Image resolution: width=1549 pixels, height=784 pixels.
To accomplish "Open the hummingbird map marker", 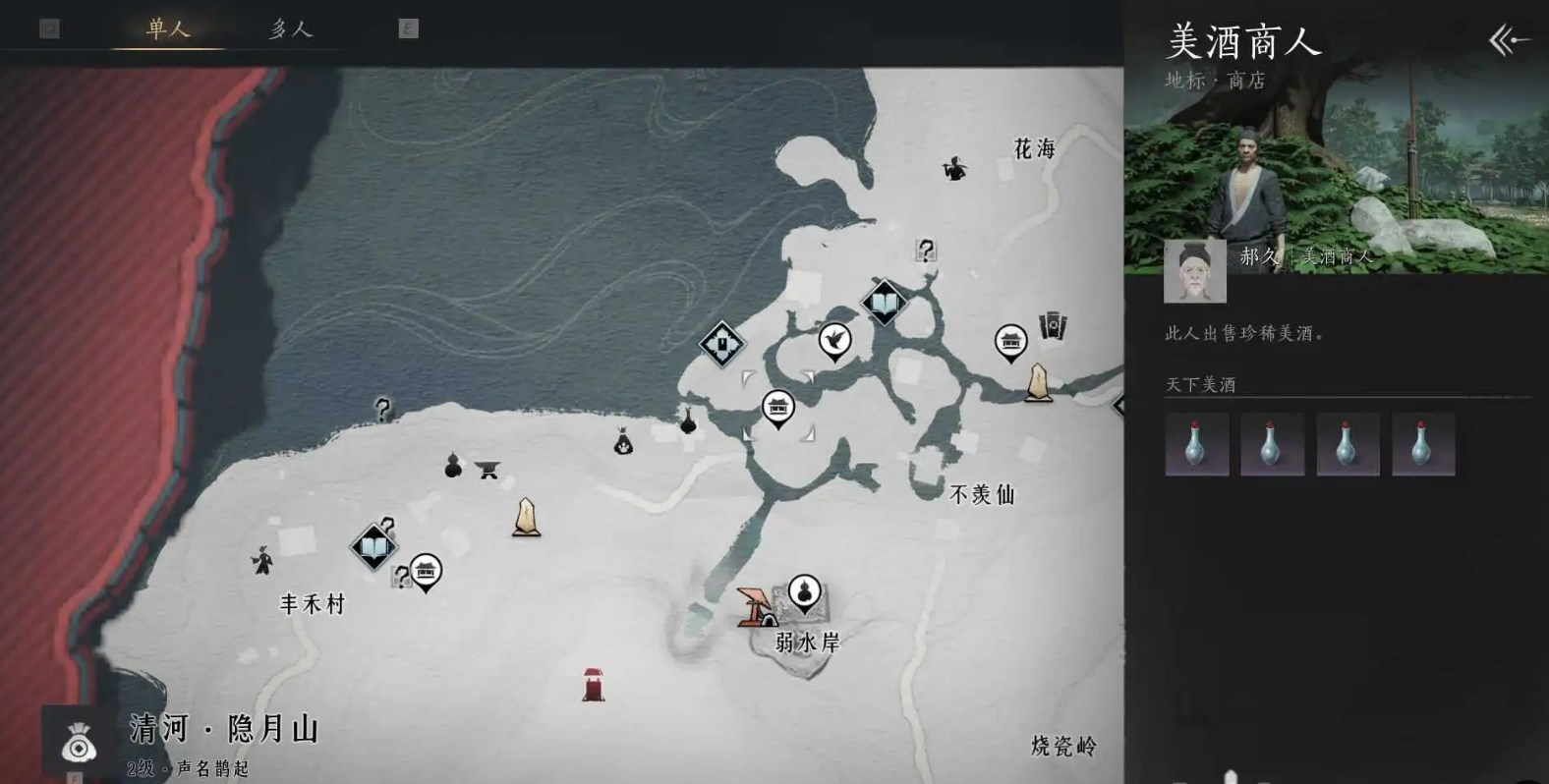I will 834,340.
